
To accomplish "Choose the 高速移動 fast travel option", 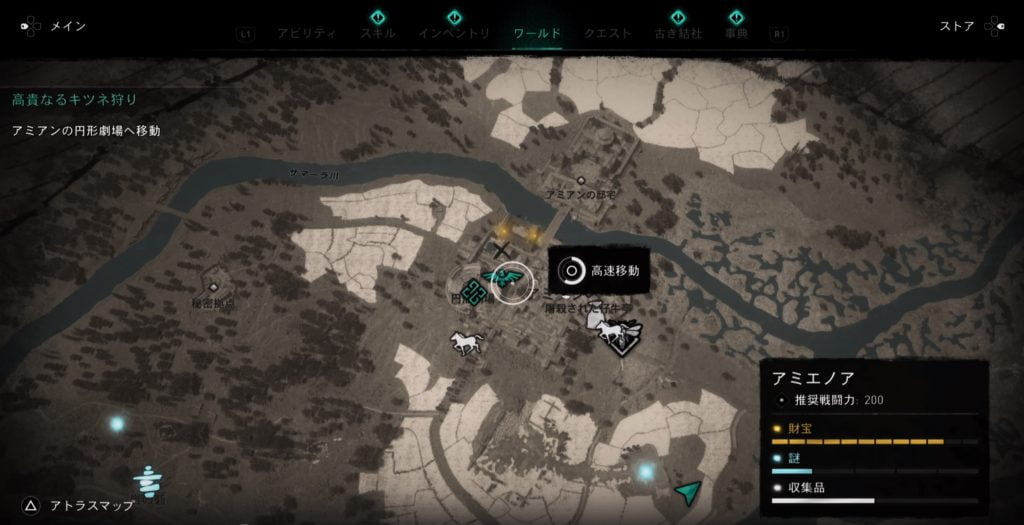I will 600,270.
